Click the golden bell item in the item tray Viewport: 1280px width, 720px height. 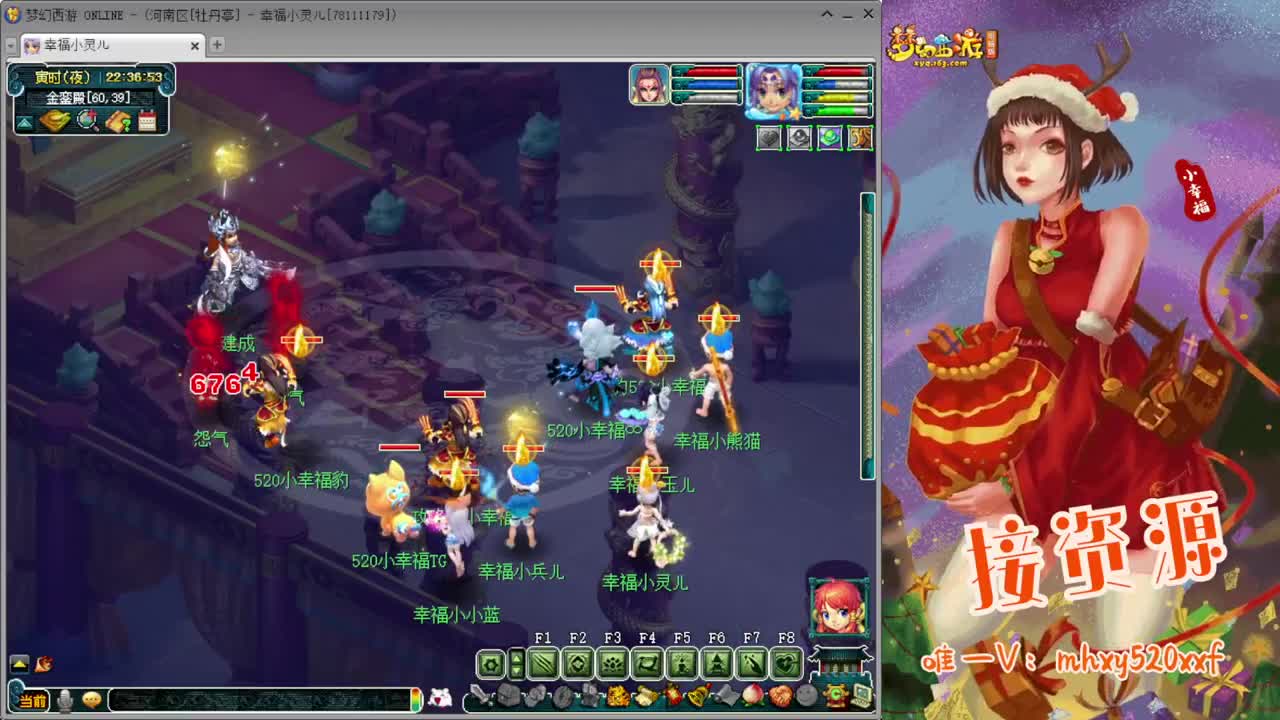point(697,695)
